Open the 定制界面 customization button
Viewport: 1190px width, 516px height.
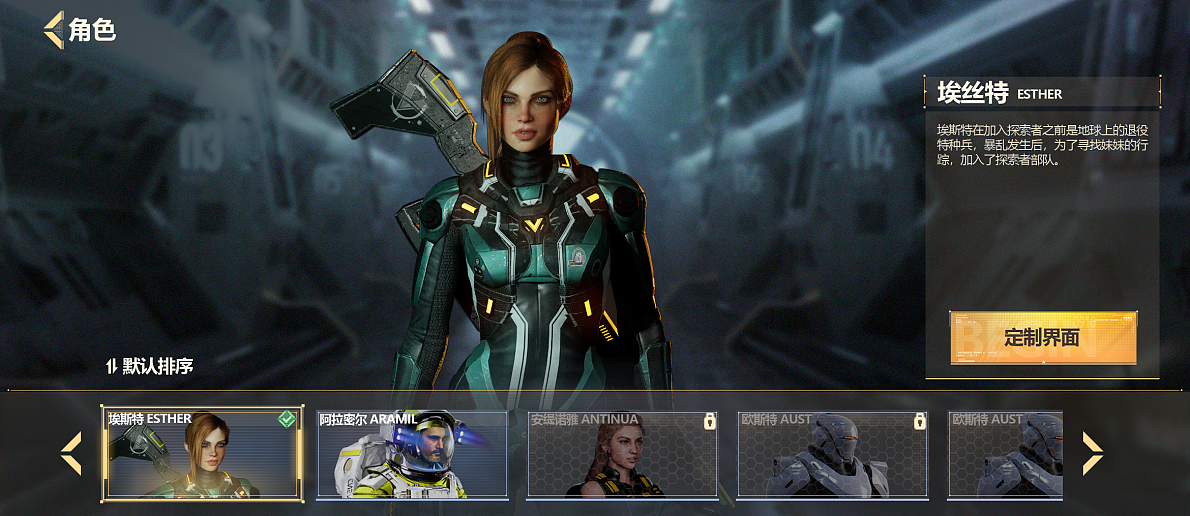(1042, 338)
